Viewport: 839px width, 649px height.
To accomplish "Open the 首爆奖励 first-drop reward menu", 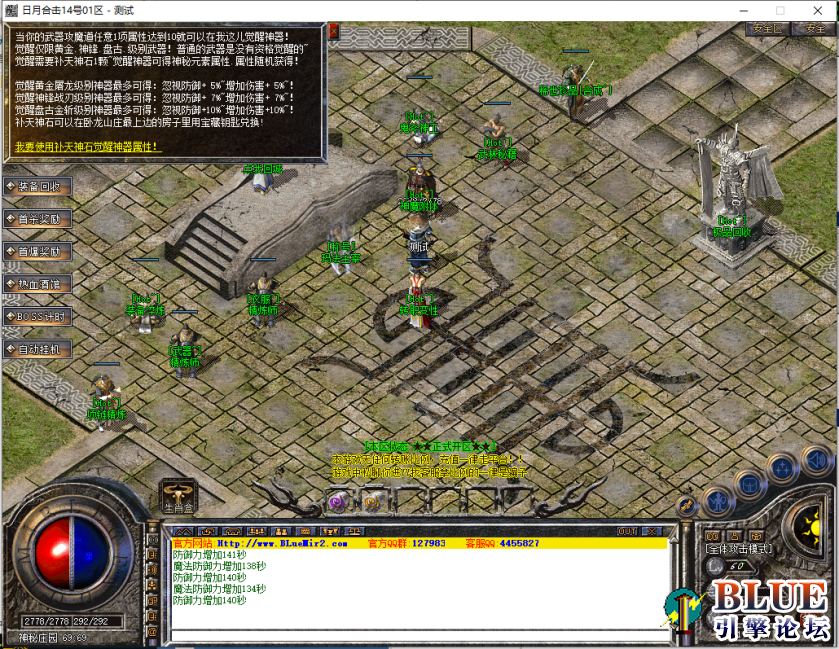I will point(38,251).
